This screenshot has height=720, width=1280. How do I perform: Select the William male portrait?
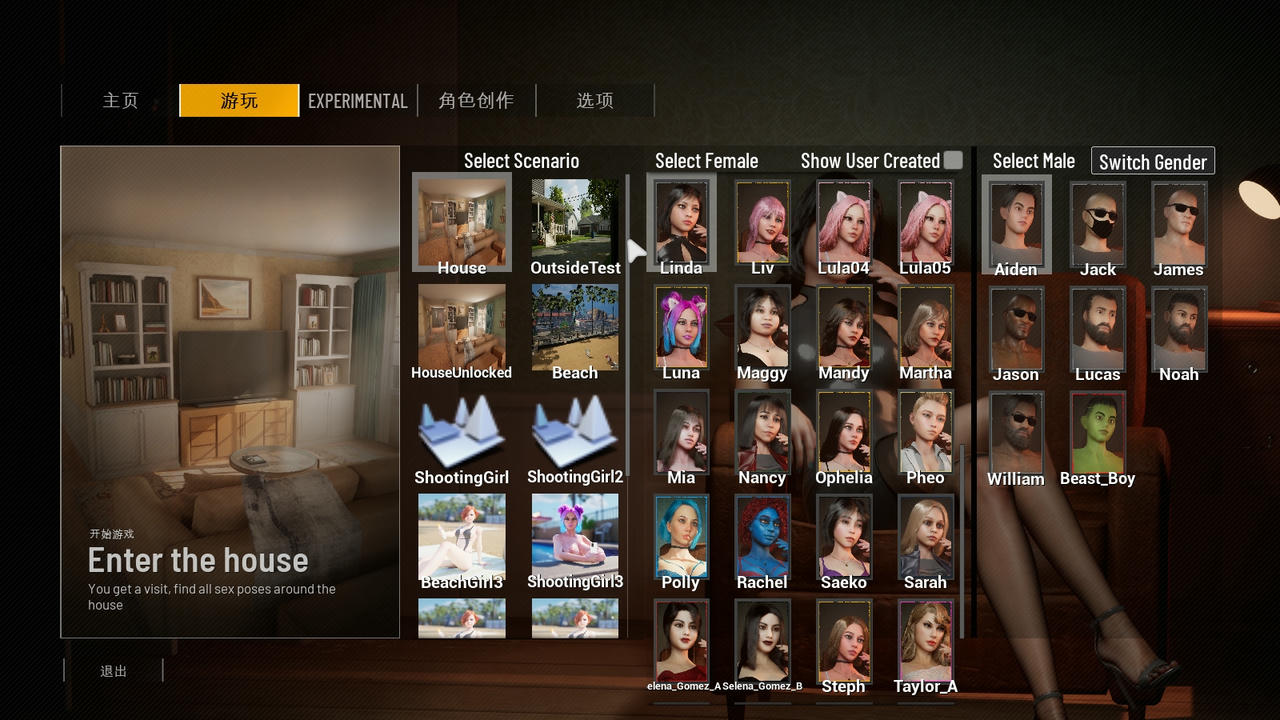[1016, 433]
